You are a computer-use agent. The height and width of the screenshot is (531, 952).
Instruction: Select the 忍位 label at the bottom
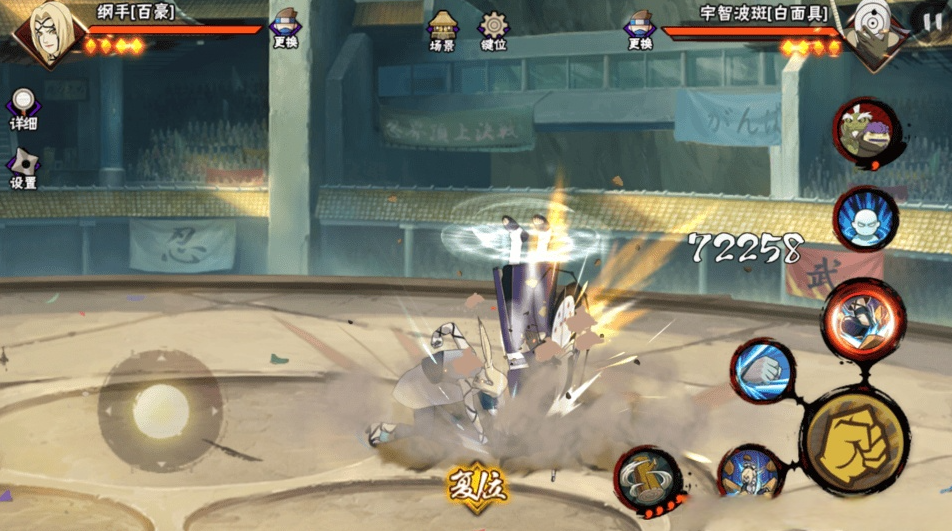pyautogui.click(x=477, y=487)
